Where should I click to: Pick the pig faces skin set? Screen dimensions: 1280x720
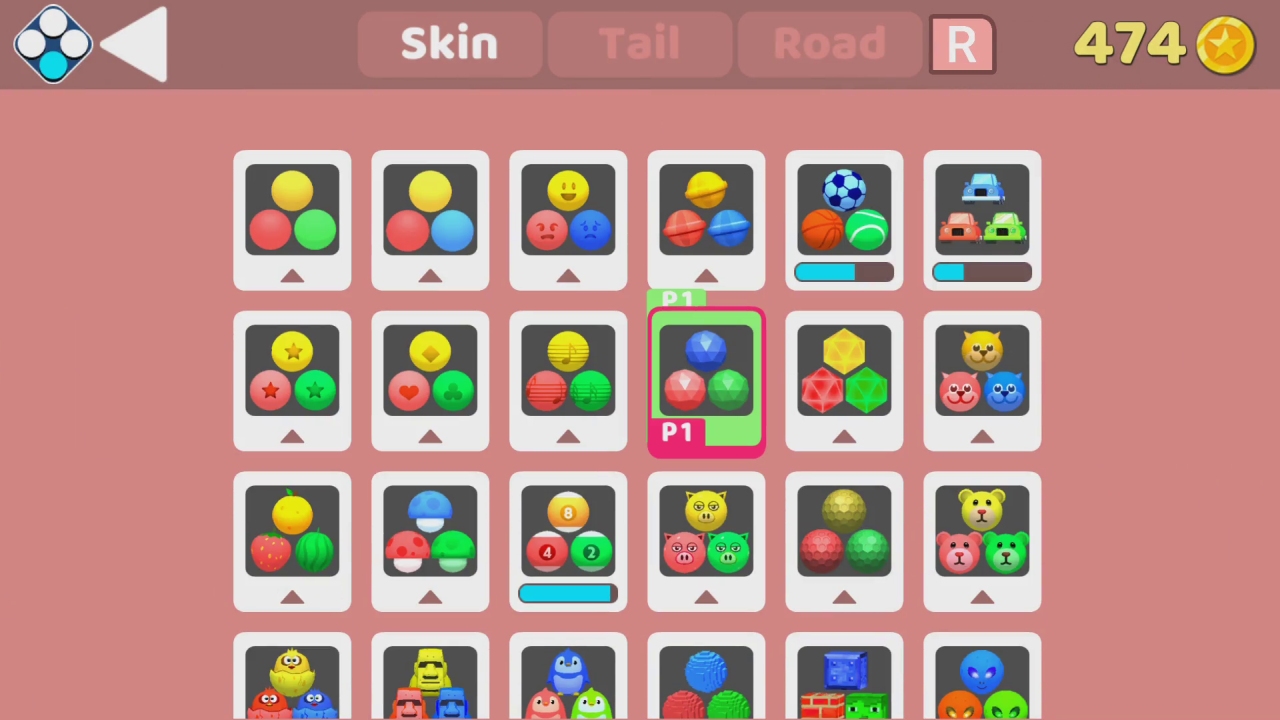706,540
